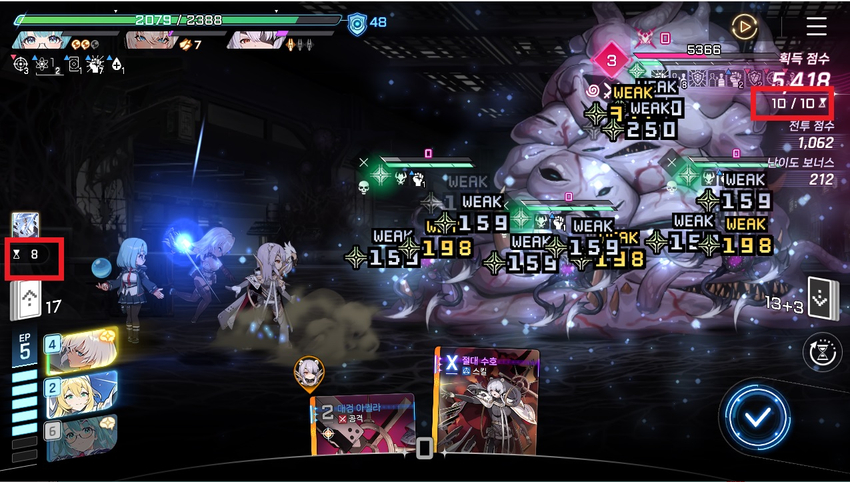Tap the hourglass round button

tap(820, 350)
